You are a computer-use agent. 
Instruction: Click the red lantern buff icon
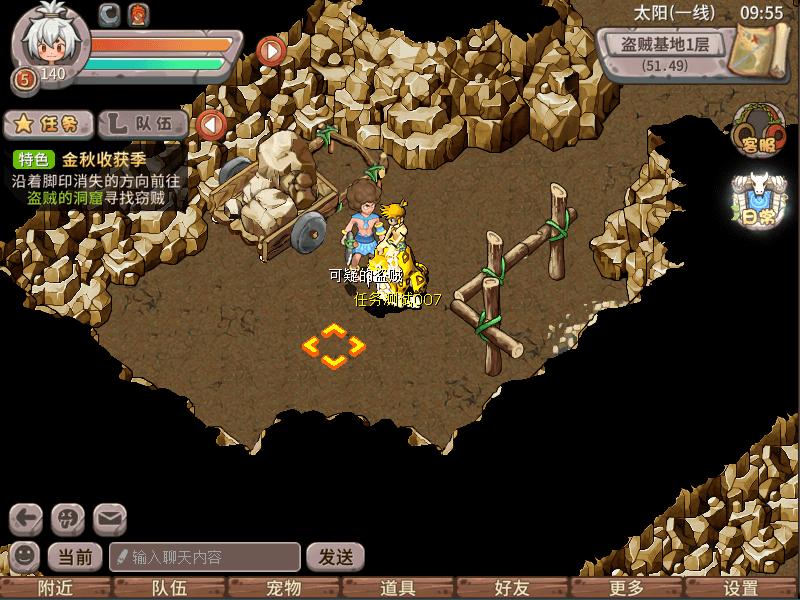click(137, 14)
